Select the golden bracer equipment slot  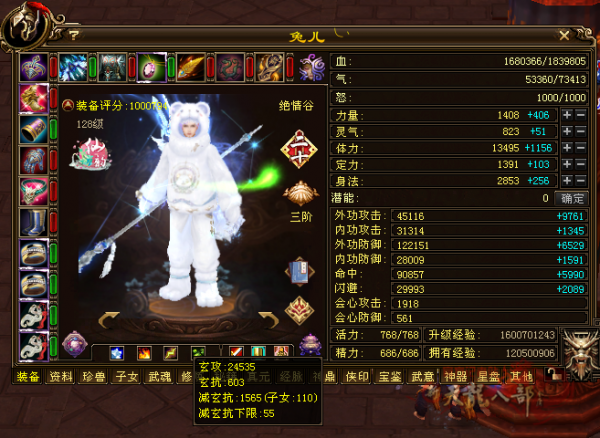coord(33,130)
